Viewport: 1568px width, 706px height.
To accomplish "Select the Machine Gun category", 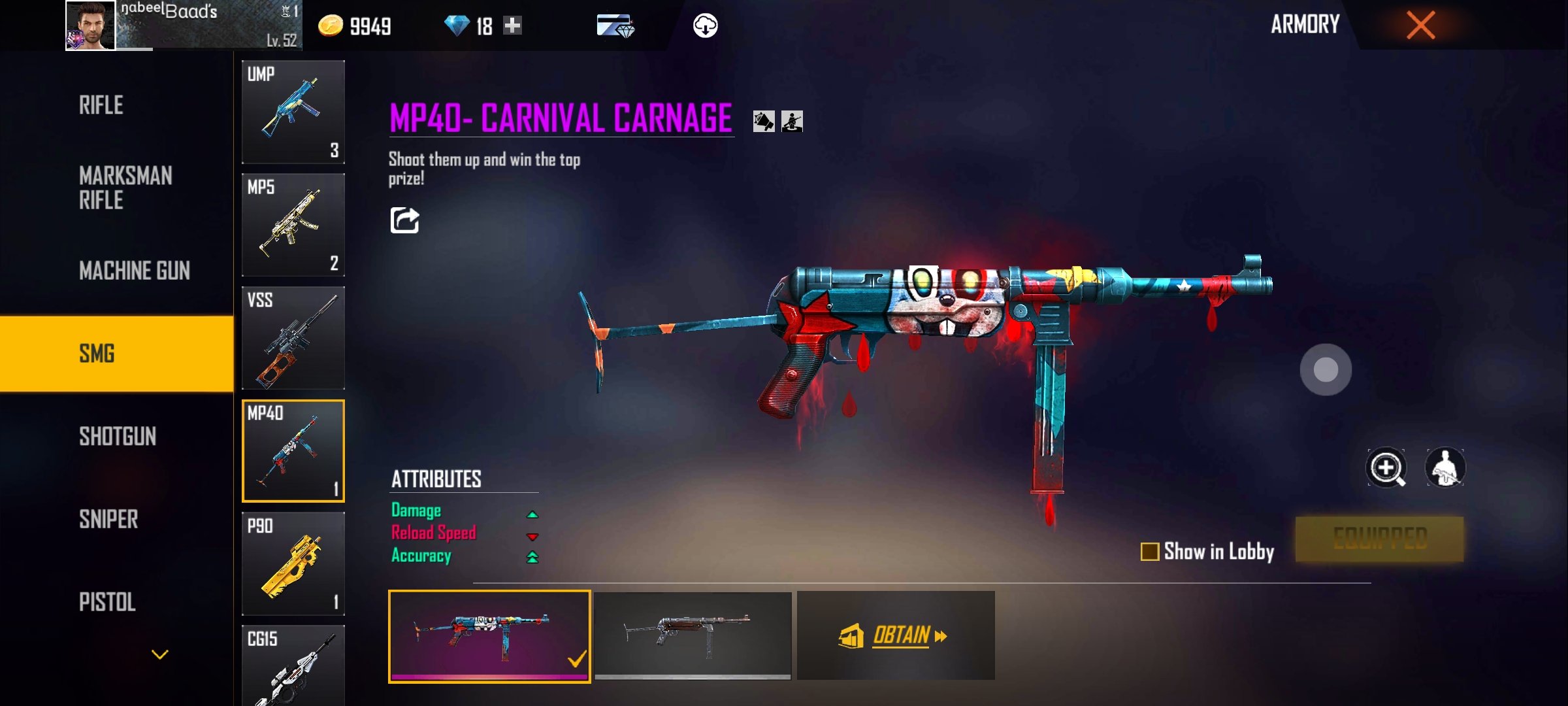I will [135, 271].
